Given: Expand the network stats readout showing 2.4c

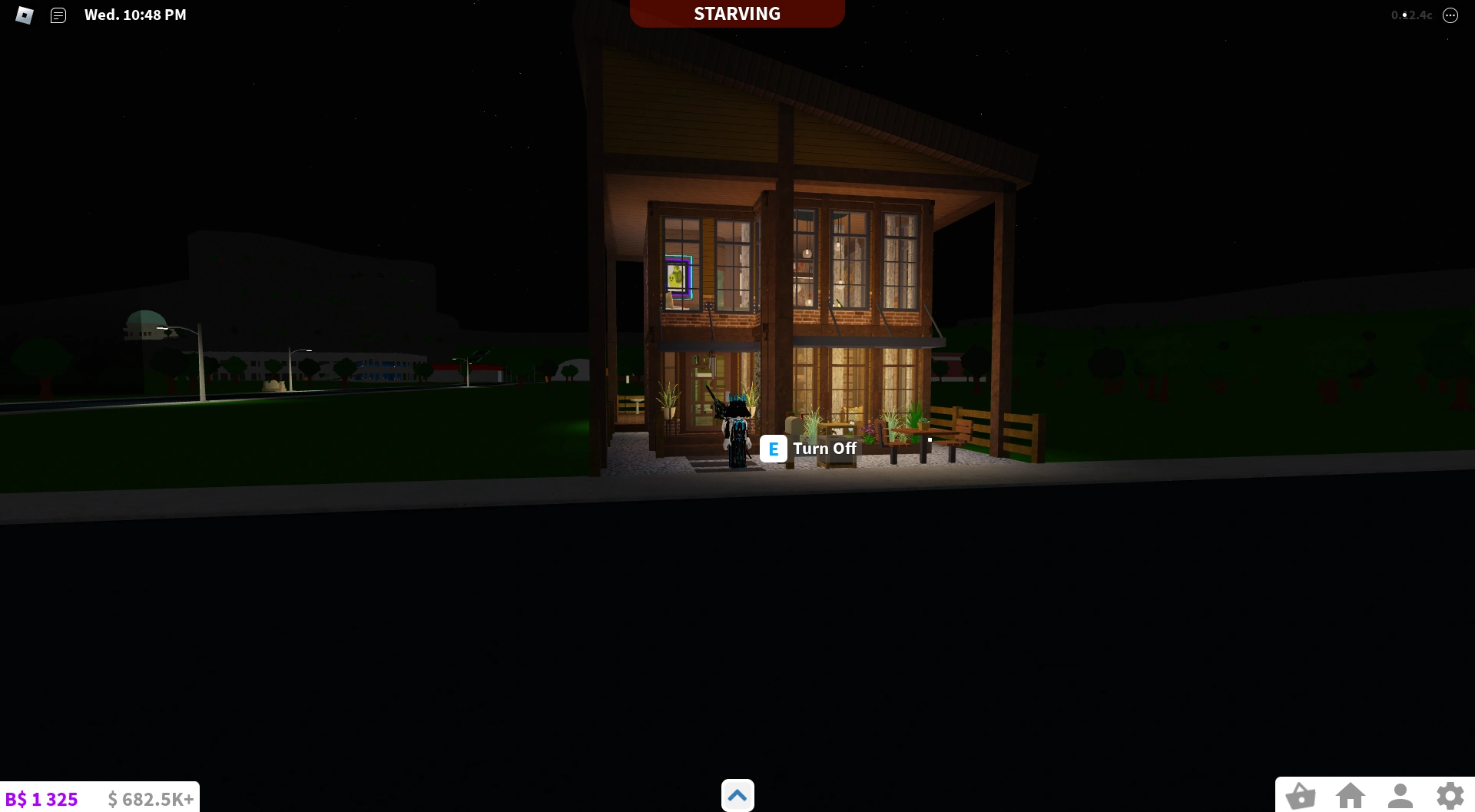Looking at the screenshot, I should [x=1412, y=15].
